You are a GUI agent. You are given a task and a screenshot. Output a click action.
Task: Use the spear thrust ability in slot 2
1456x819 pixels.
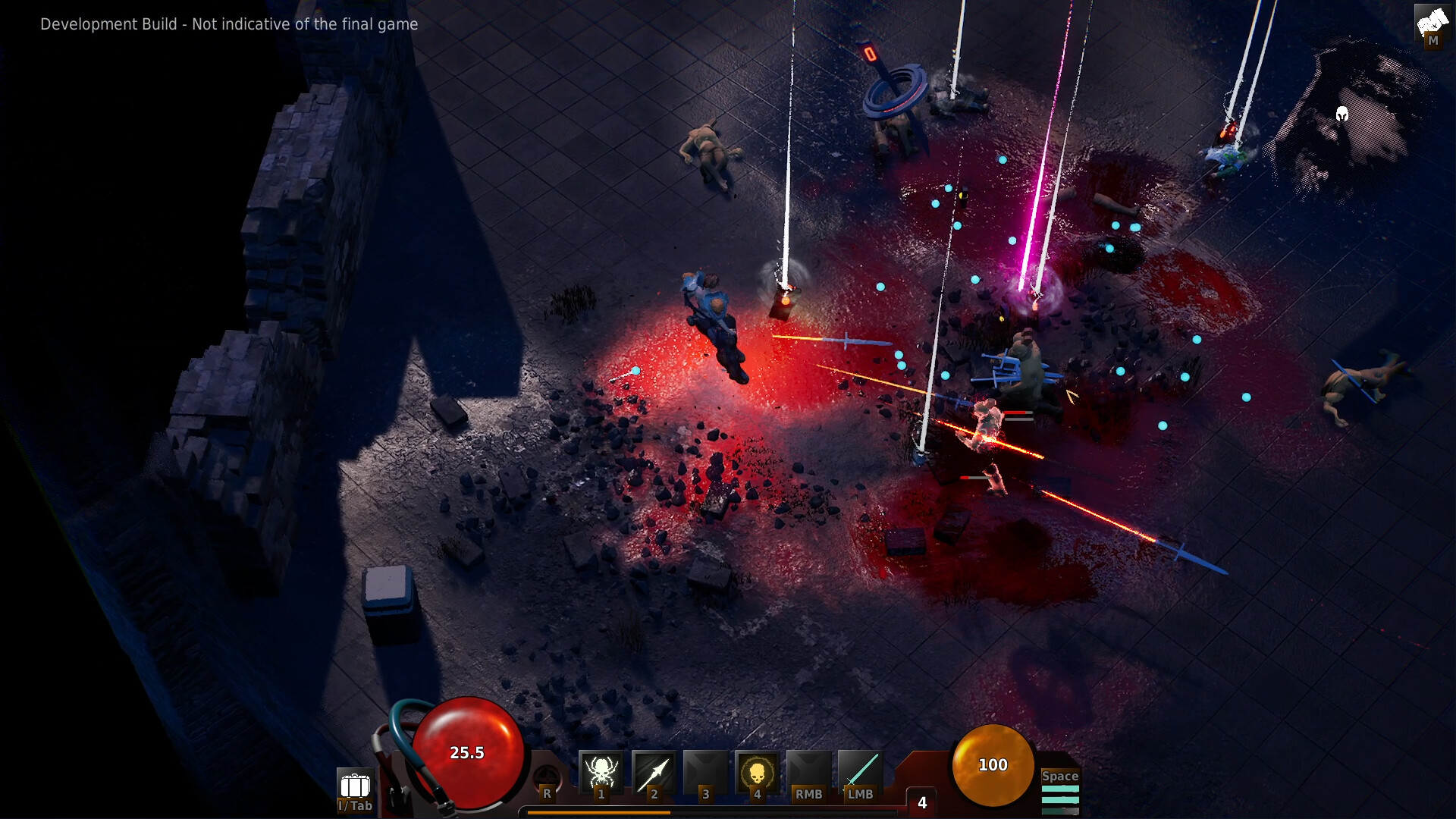click(653, 773)
